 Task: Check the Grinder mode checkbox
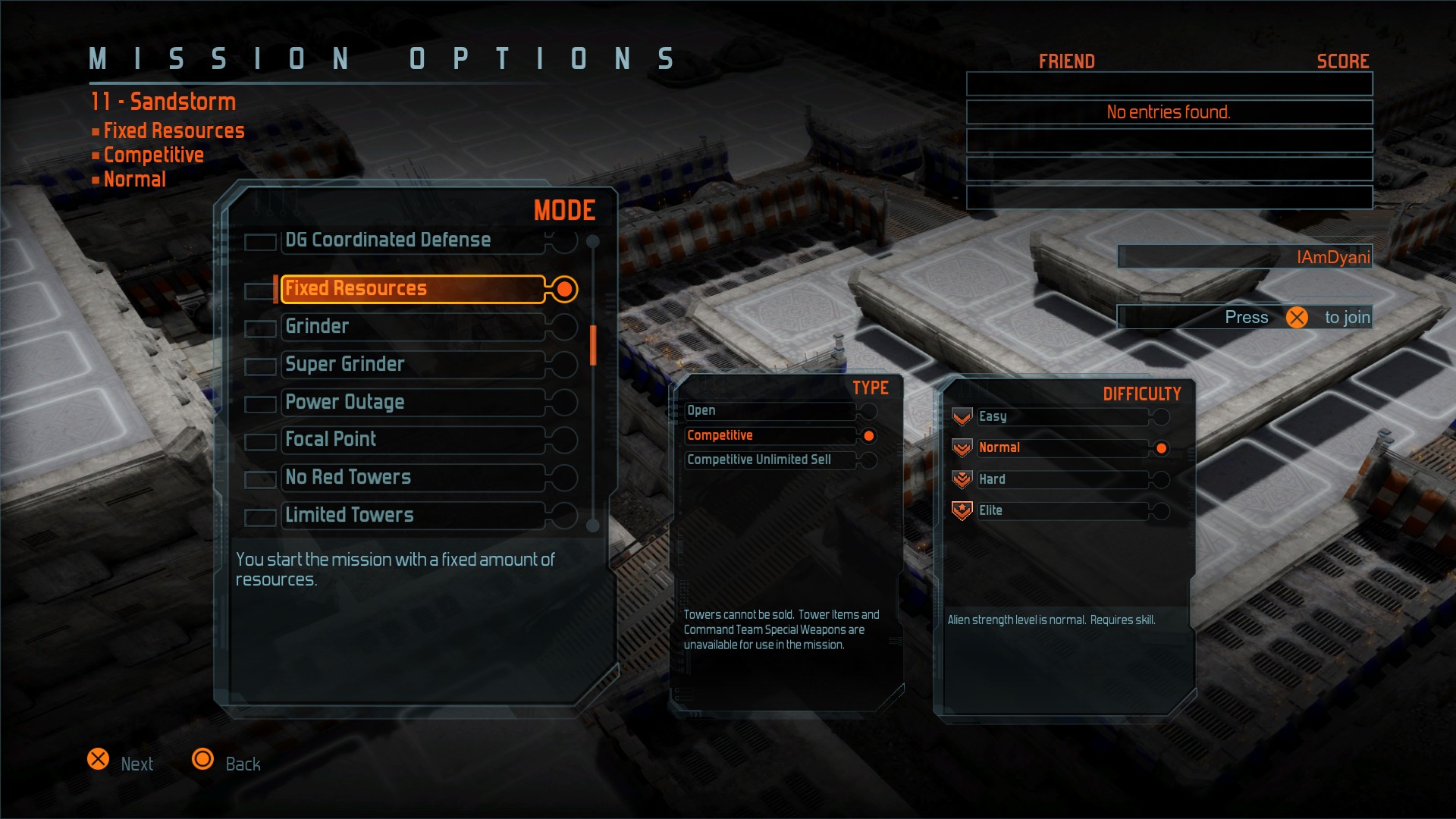260,328
